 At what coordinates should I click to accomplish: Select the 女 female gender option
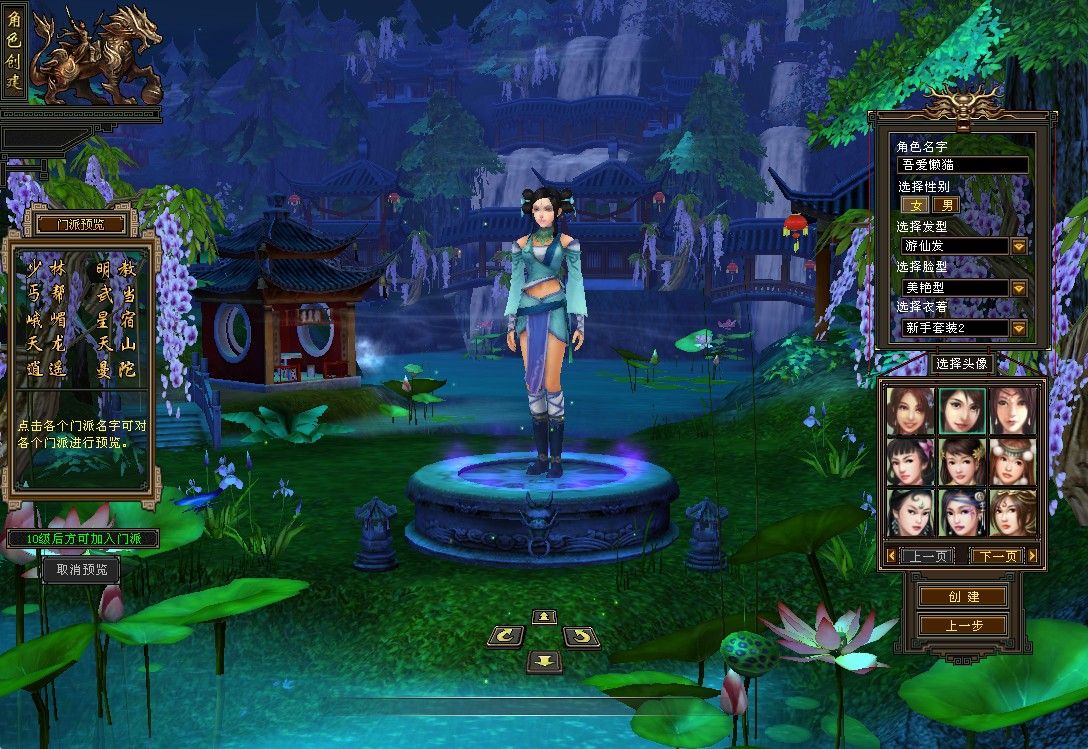pyautogui.click(x=915, y=204)
